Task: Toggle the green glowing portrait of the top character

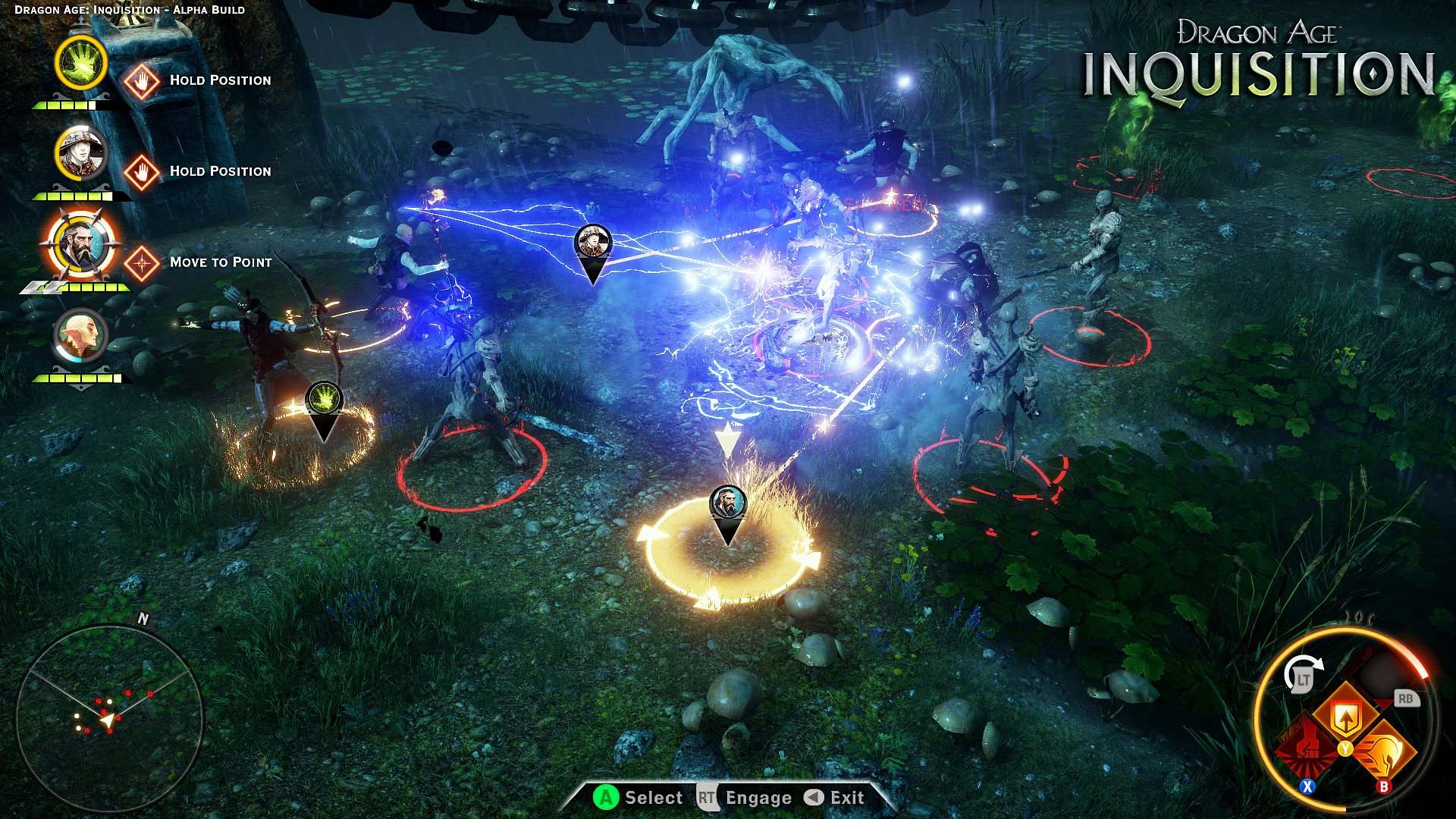Action: click(79, 64)
